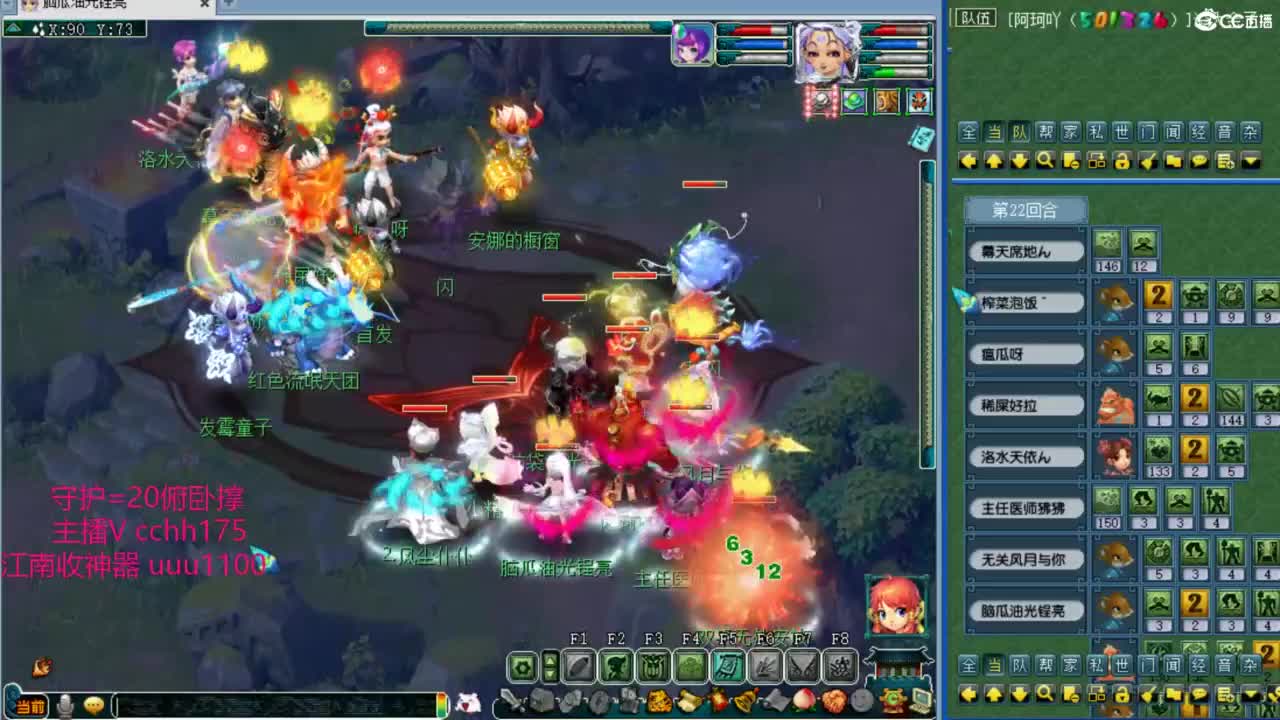Click the up arrow of the skill bar stepper
Screen dimensions: 1280x720
coord(551,659)
